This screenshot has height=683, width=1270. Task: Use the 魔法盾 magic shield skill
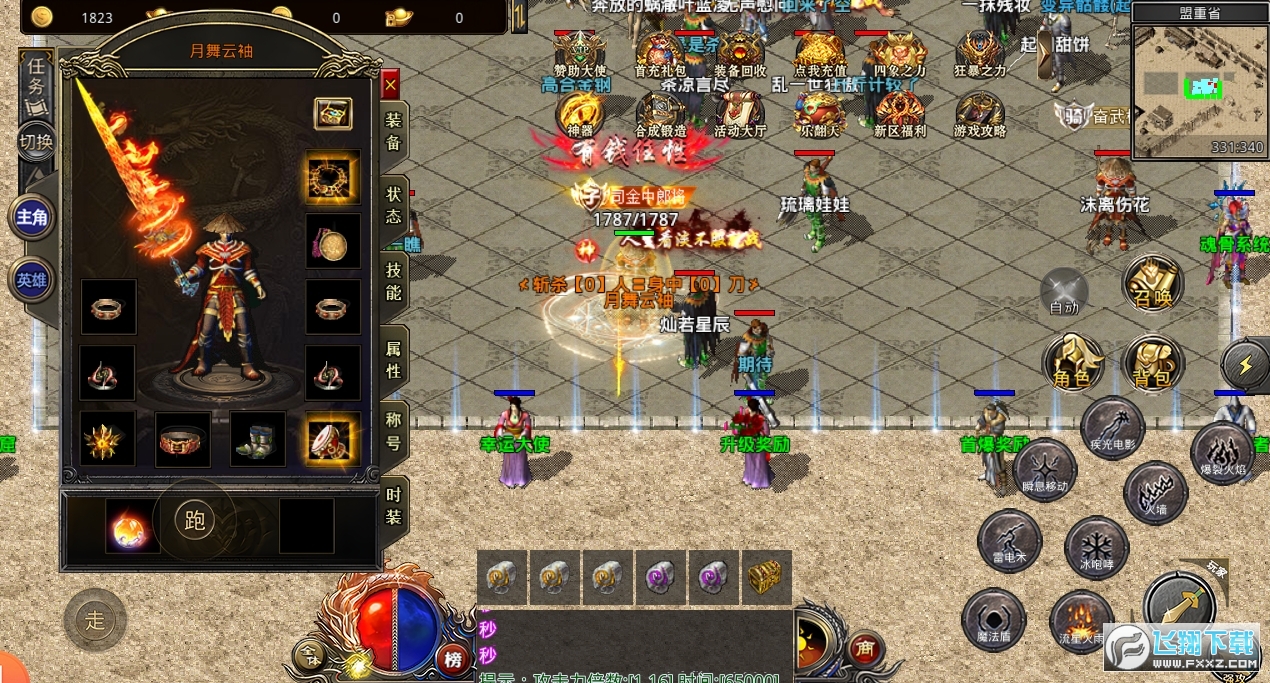tap(994, 620)
